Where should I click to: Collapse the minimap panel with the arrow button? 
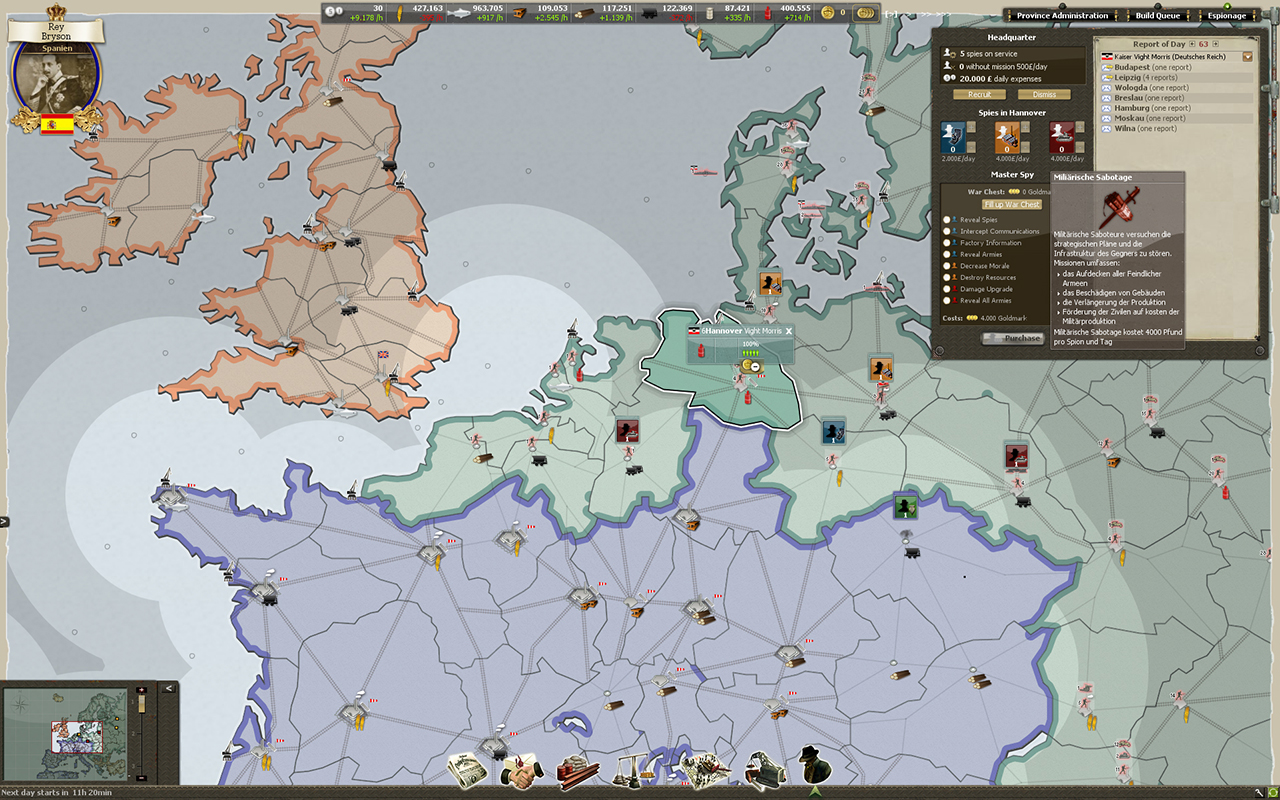(168, 688)
